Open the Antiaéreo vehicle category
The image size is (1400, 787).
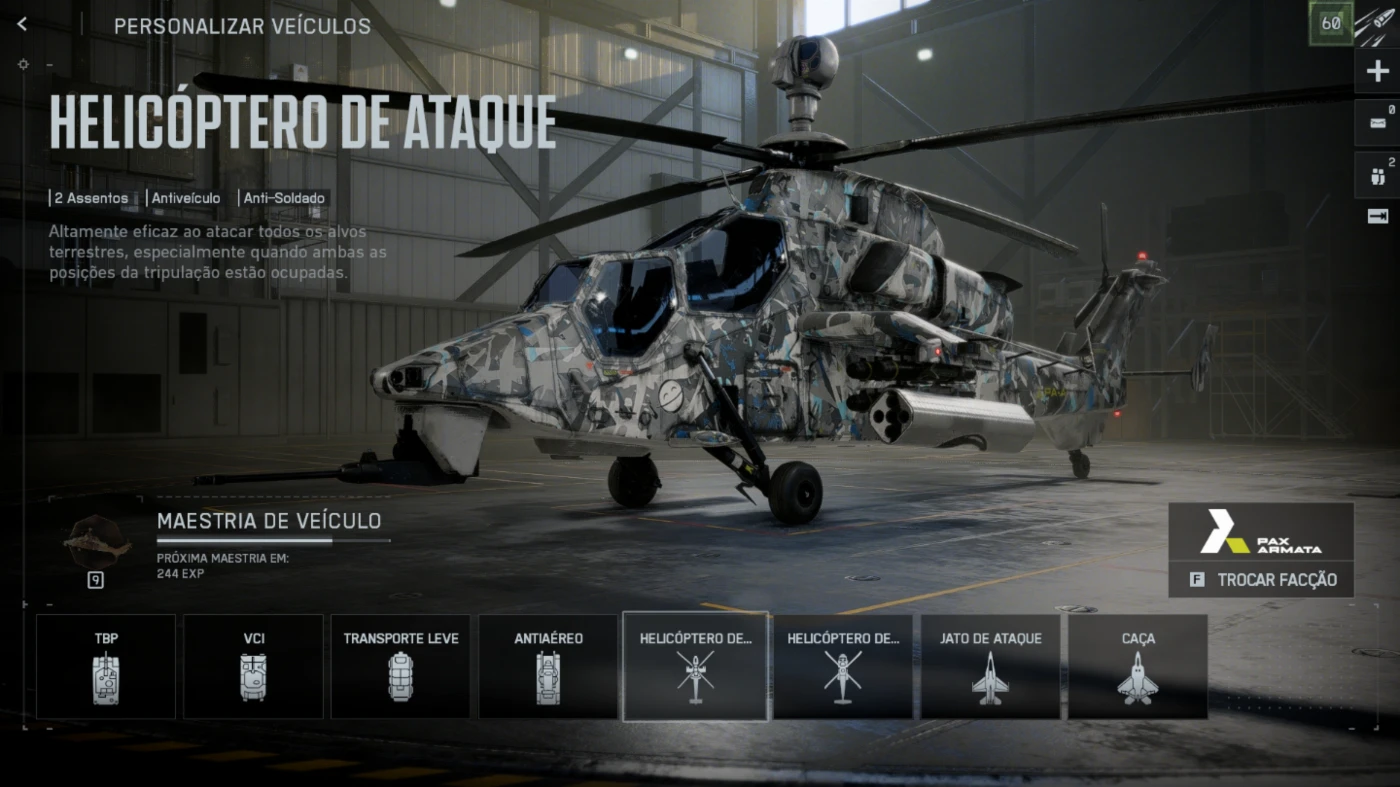548,666
